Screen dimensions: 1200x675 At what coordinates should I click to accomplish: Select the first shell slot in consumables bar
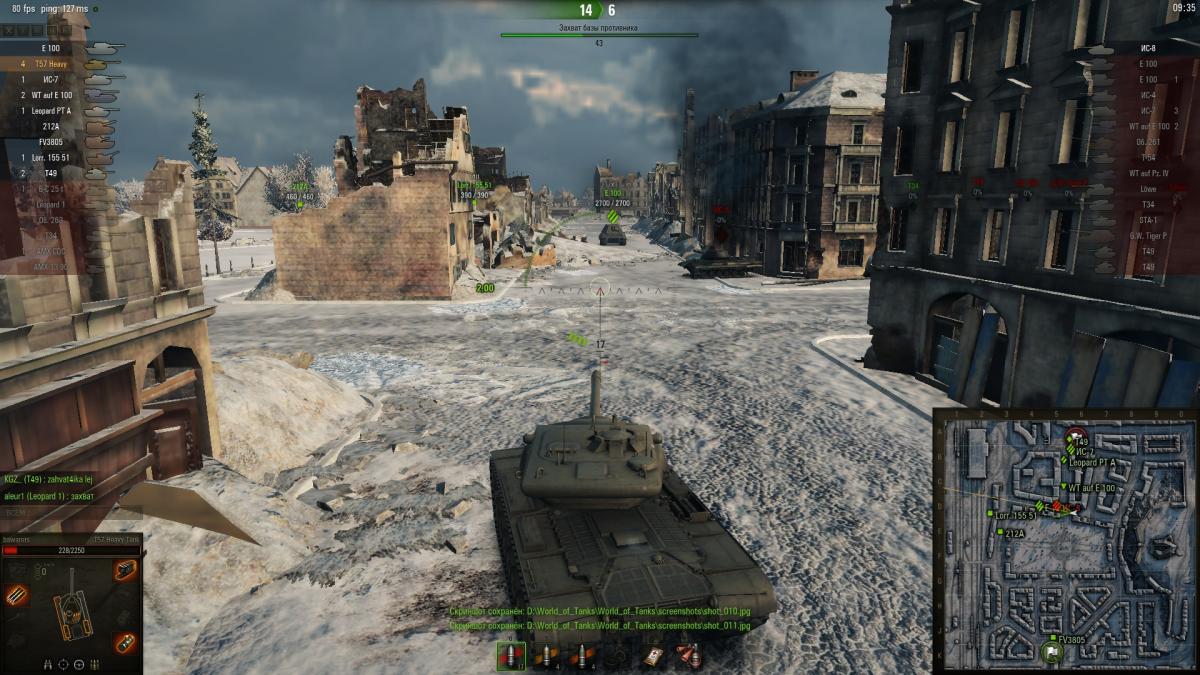(512, 656)
